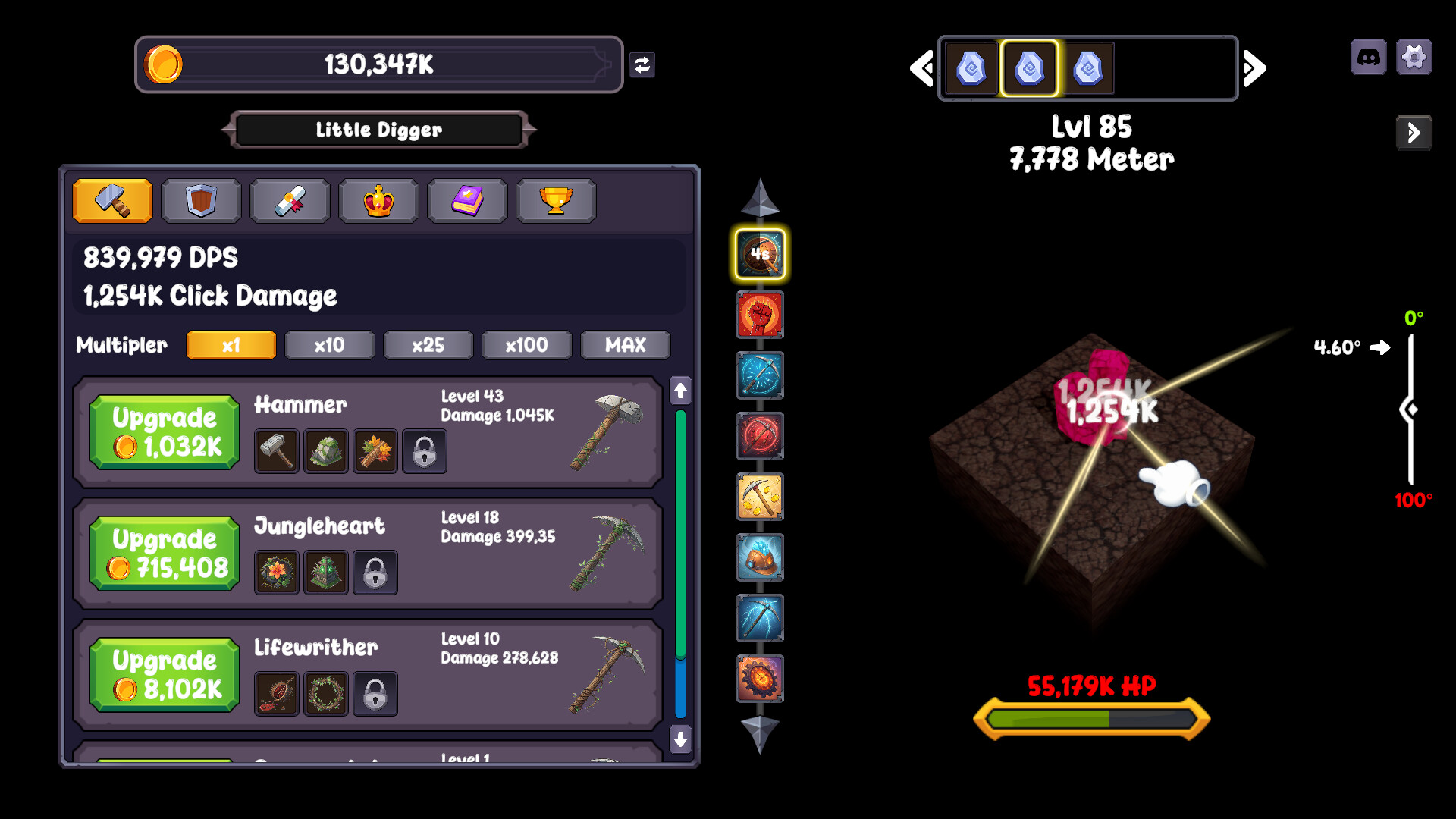Image resolution: width=1456 pixels, height=819 pixels.
Task: Switch to the hammer weapons tab
Action: (112, 201)
